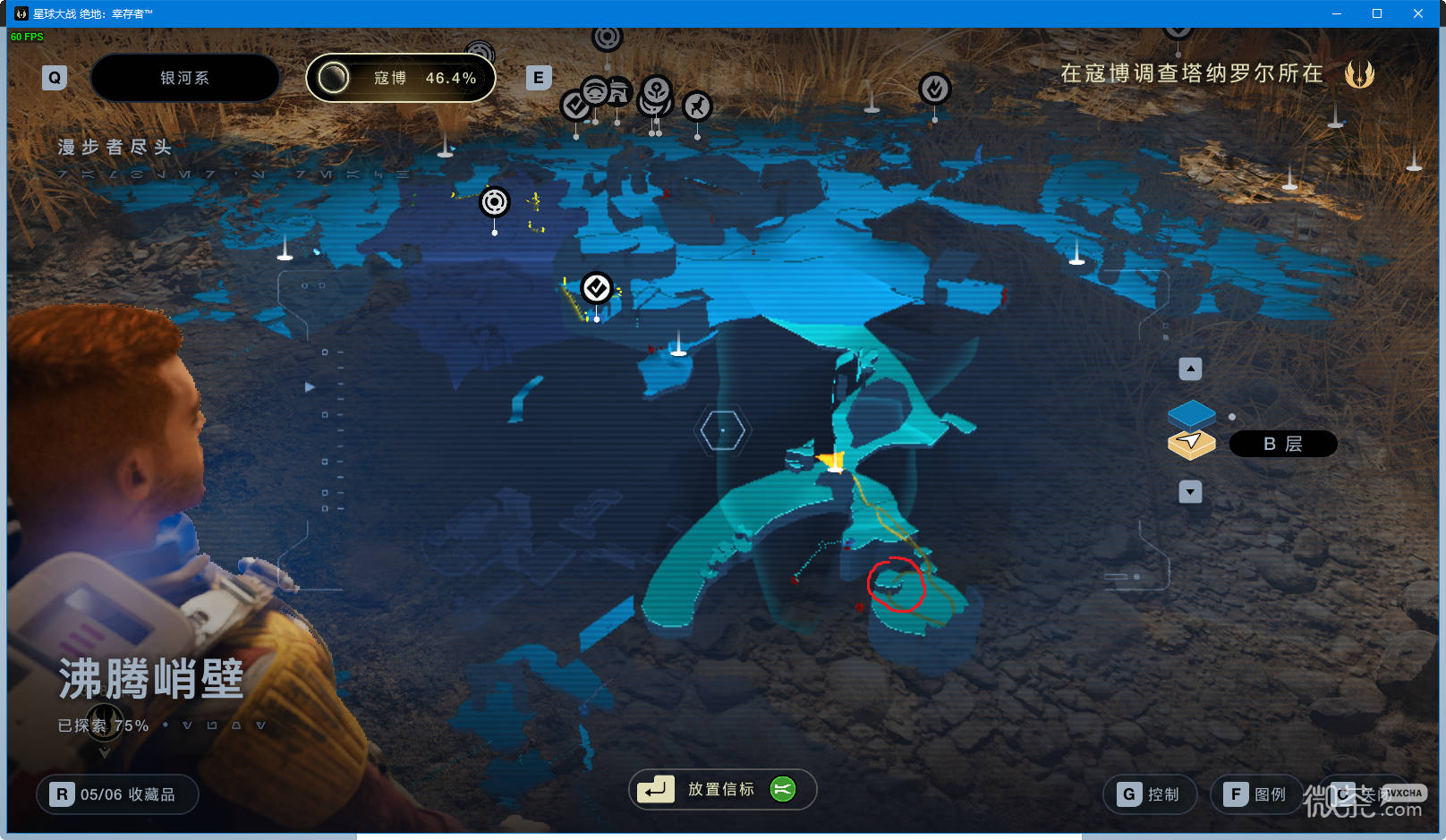Close the game window
This screenshot has height=840, width=1446.
[x=1418, y=13]
